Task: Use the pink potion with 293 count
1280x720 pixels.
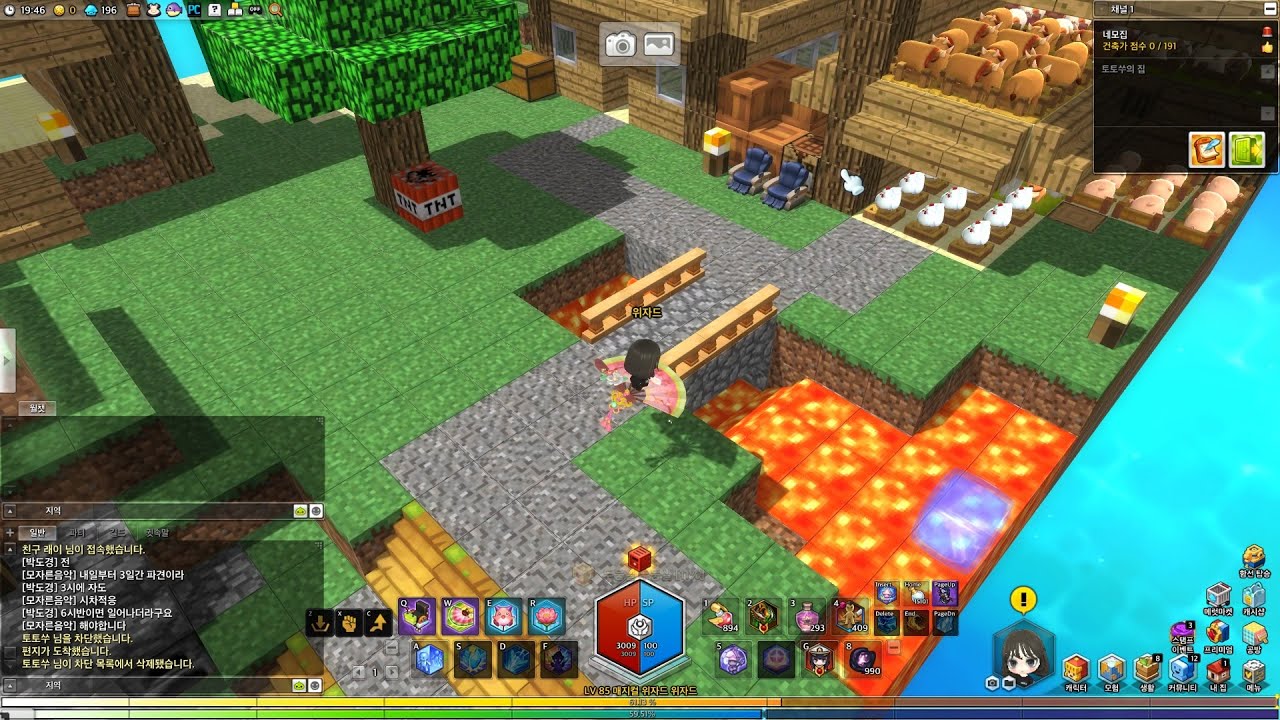Action: [807, 617]
